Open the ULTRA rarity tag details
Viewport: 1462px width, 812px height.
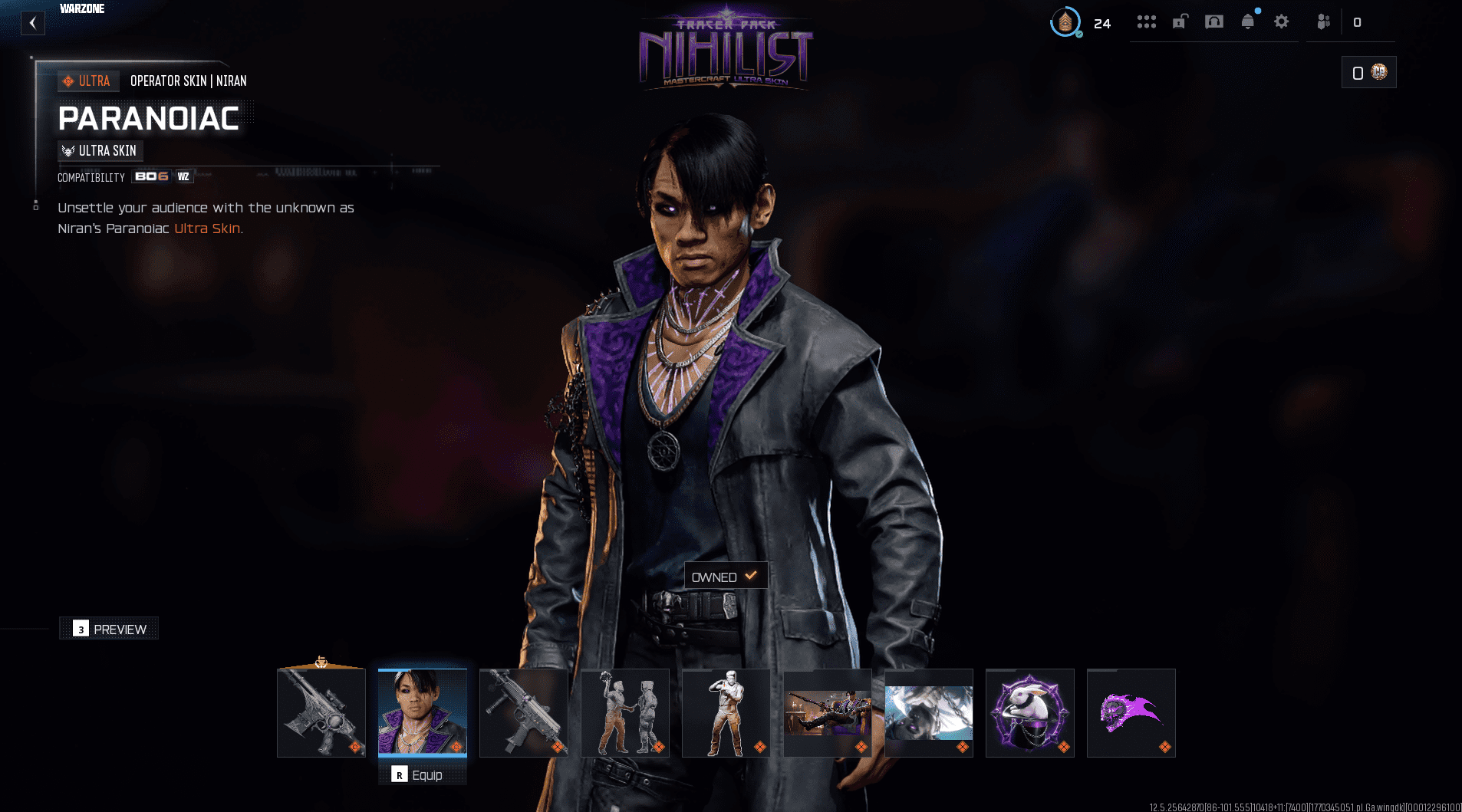(x=87, y=81)
